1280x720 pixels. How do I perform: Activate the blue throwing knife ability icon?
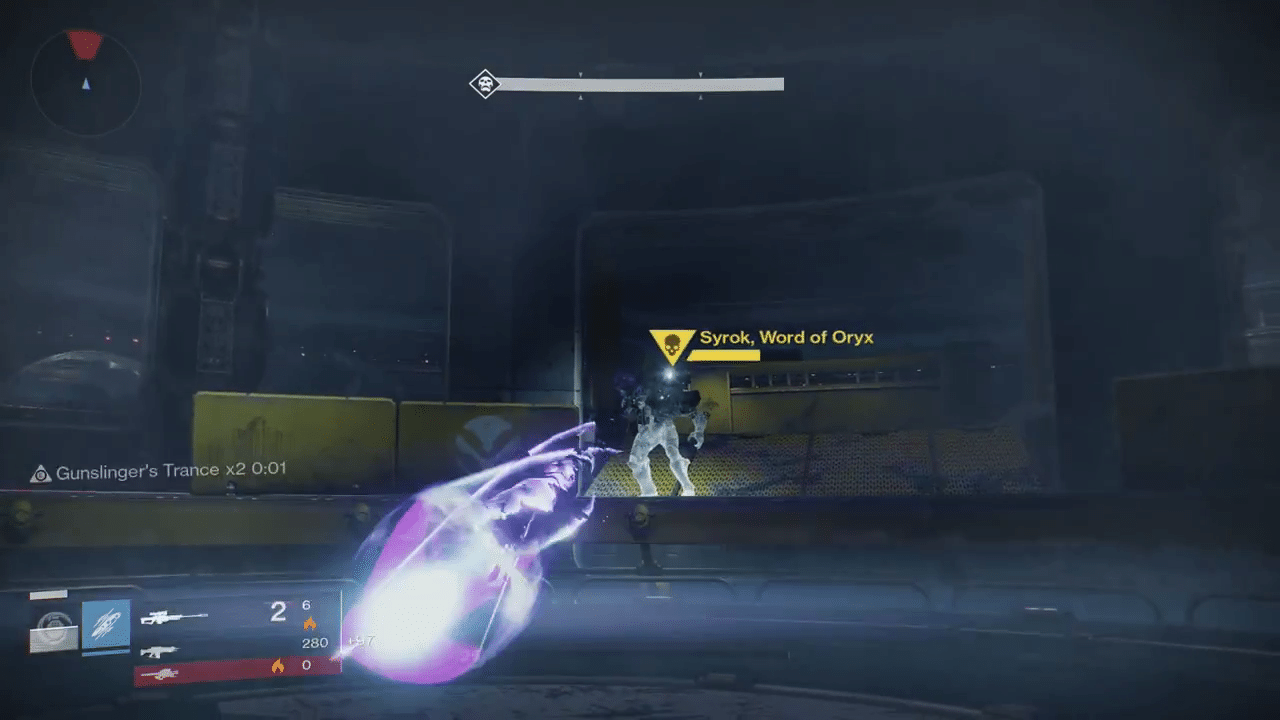tap(106, 624)
